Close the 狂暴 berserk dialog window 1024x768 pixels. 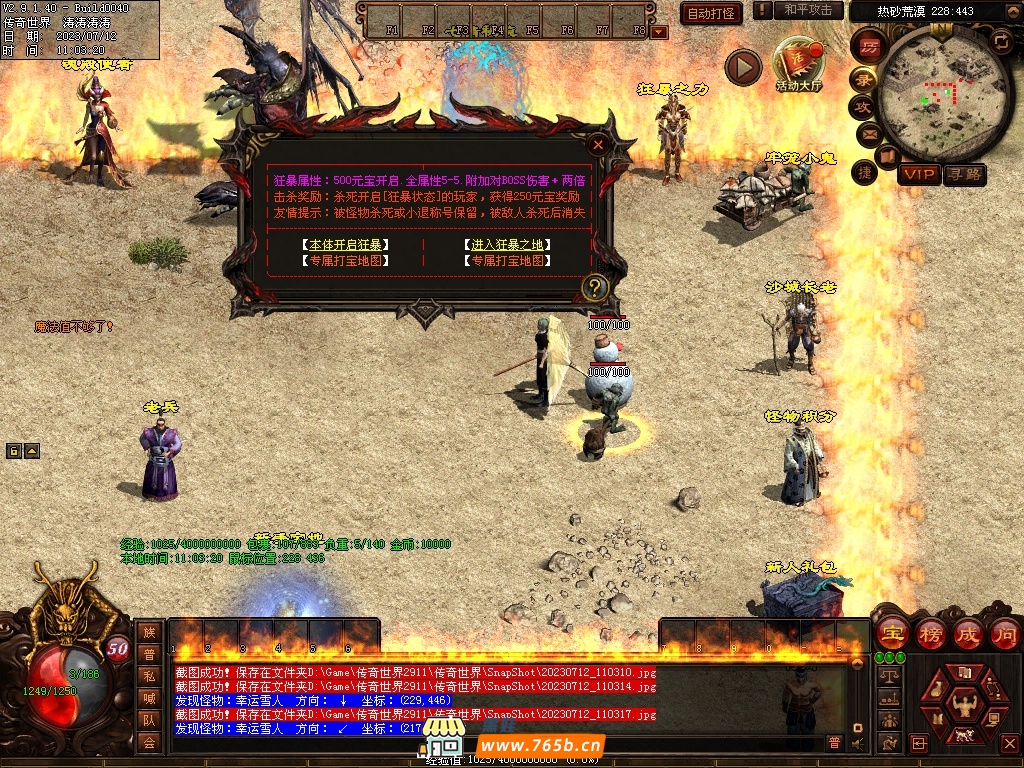click(x=598, y=144)
